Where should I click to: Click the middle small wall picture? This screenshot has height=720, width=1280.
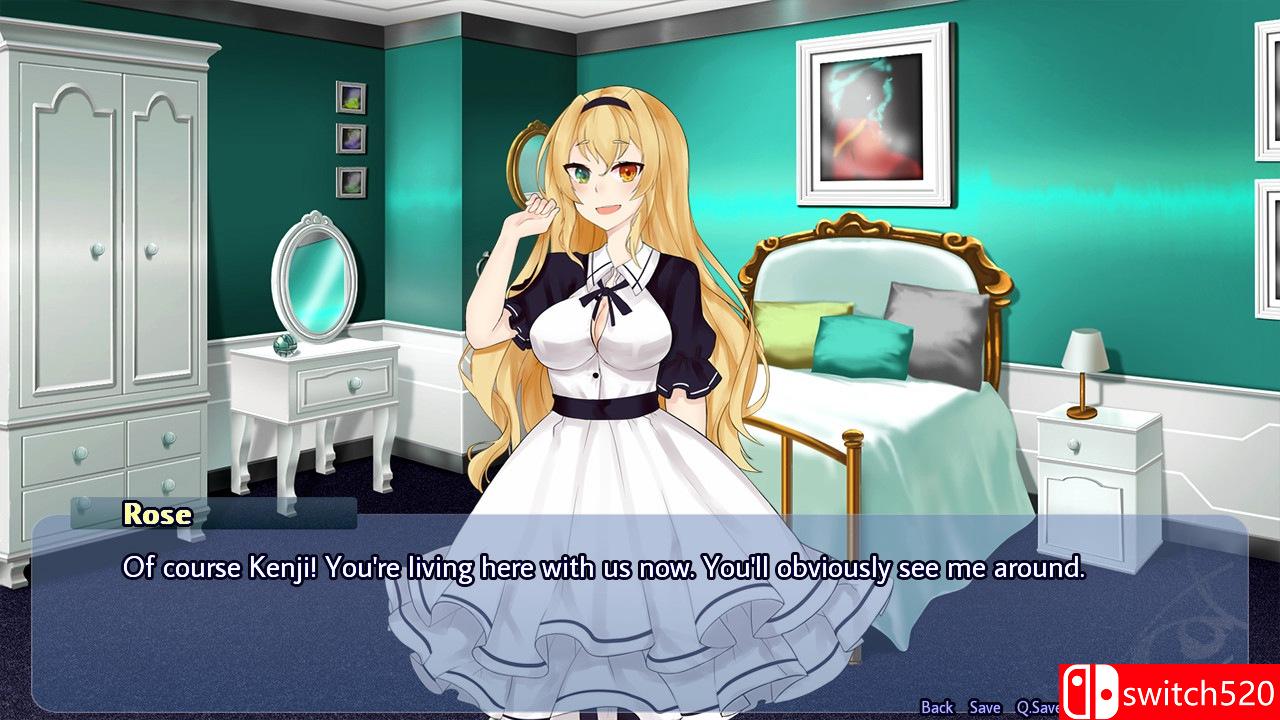(x=352, y=140)
